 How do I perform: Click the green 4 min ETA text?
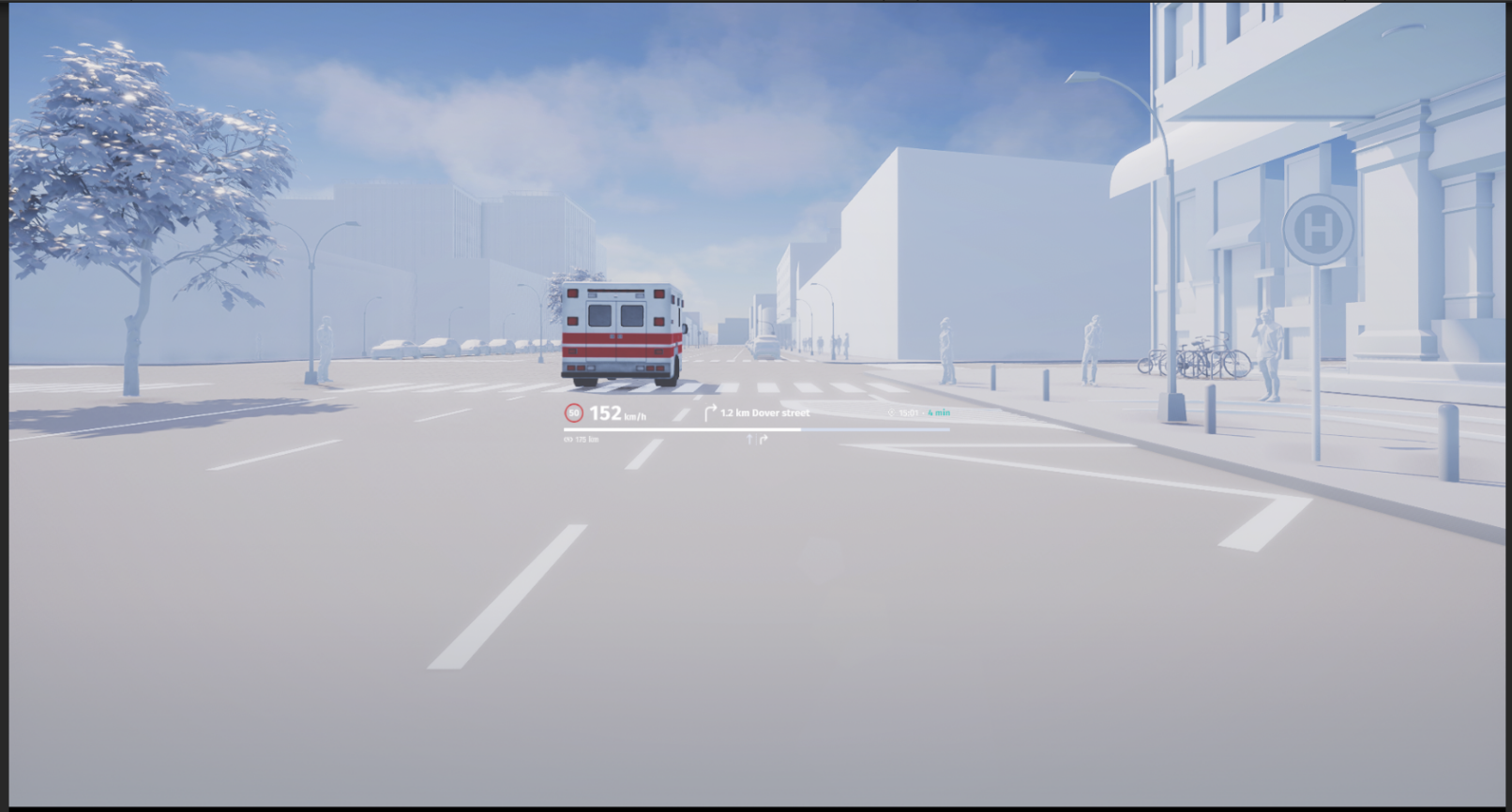(937, 413)
